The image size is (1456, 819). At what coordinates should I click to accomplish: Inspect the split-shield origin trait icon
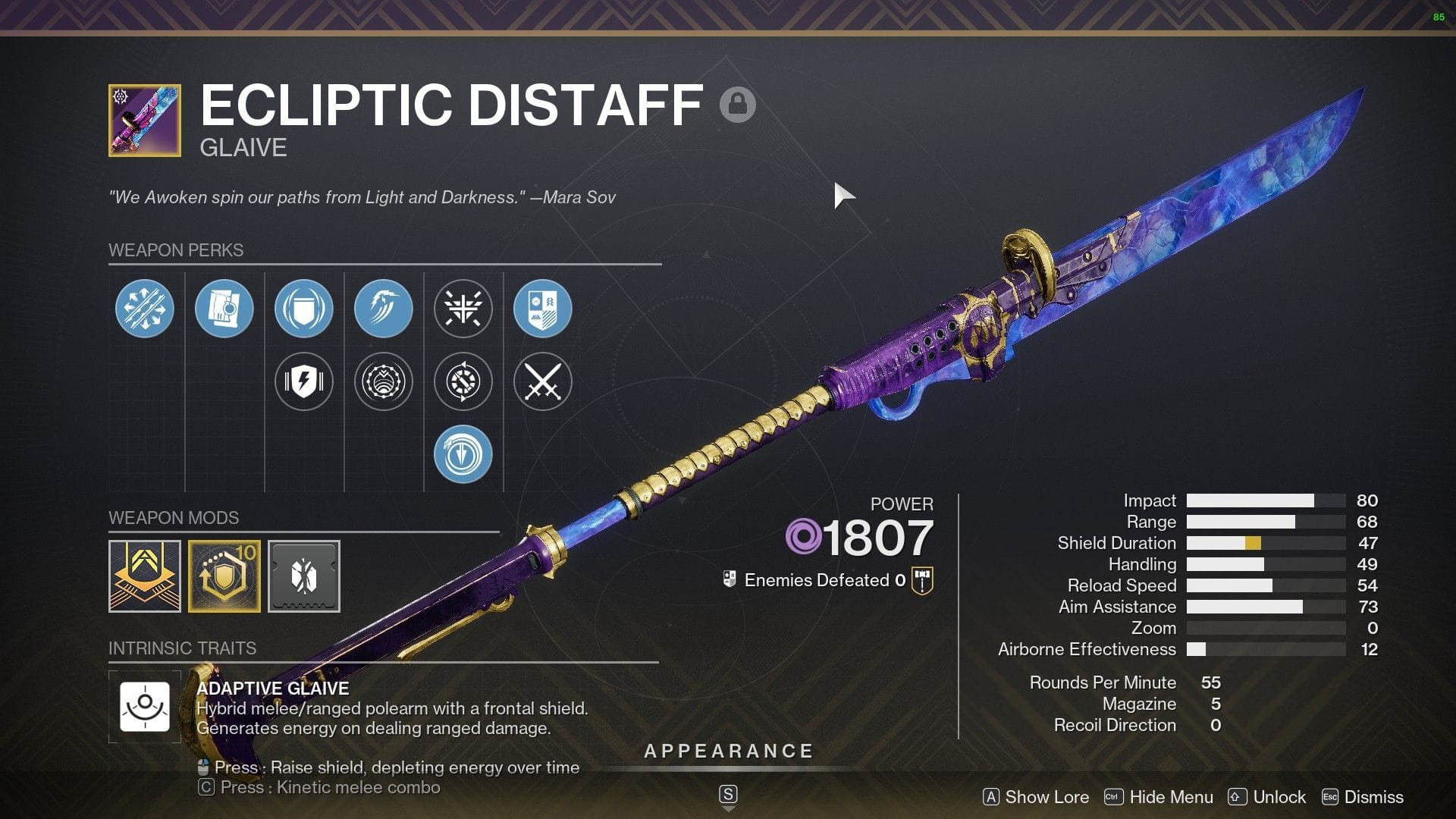542,308
